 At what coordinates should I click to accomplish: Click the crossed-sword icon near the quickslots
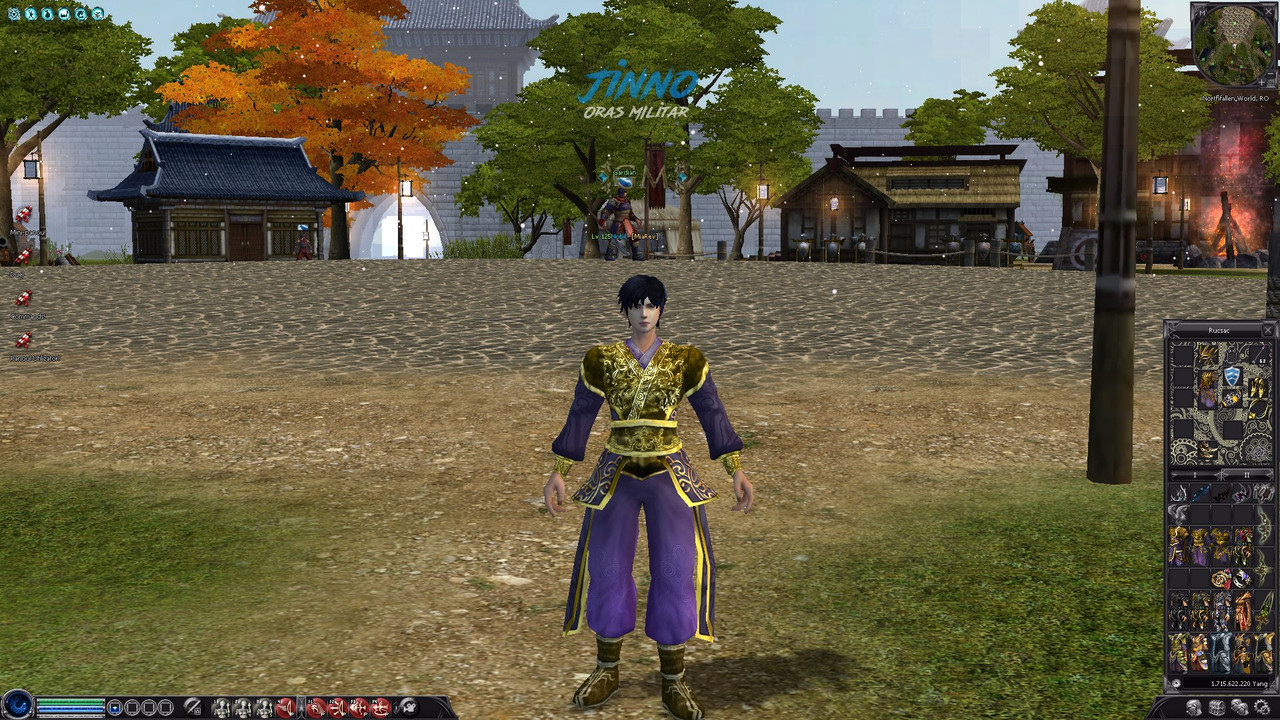coord(192,706)
